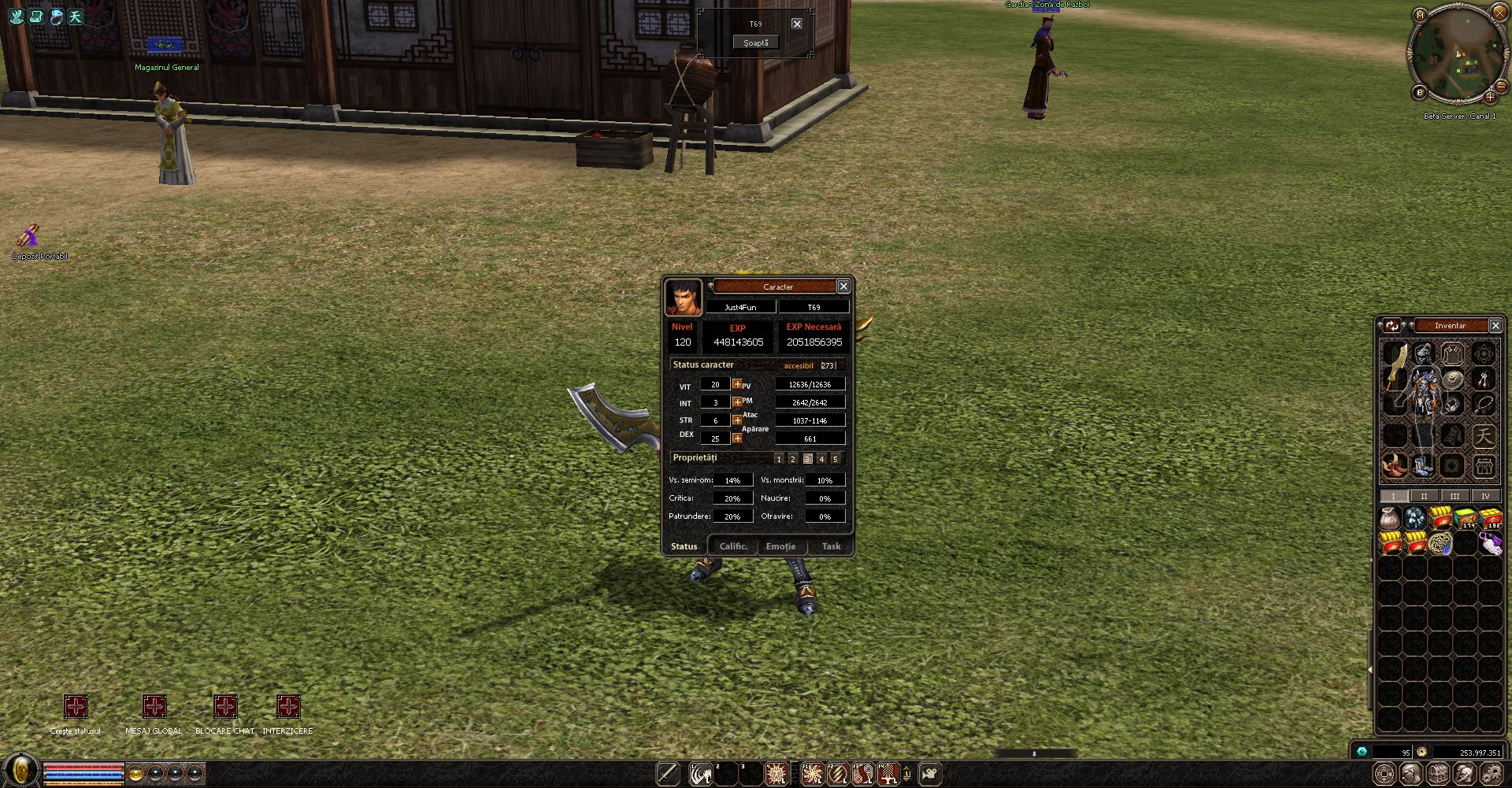Viewport: 1512px width, 788px height.
Task: Select Proprietăți page 5
Action: tap(836, 459)
